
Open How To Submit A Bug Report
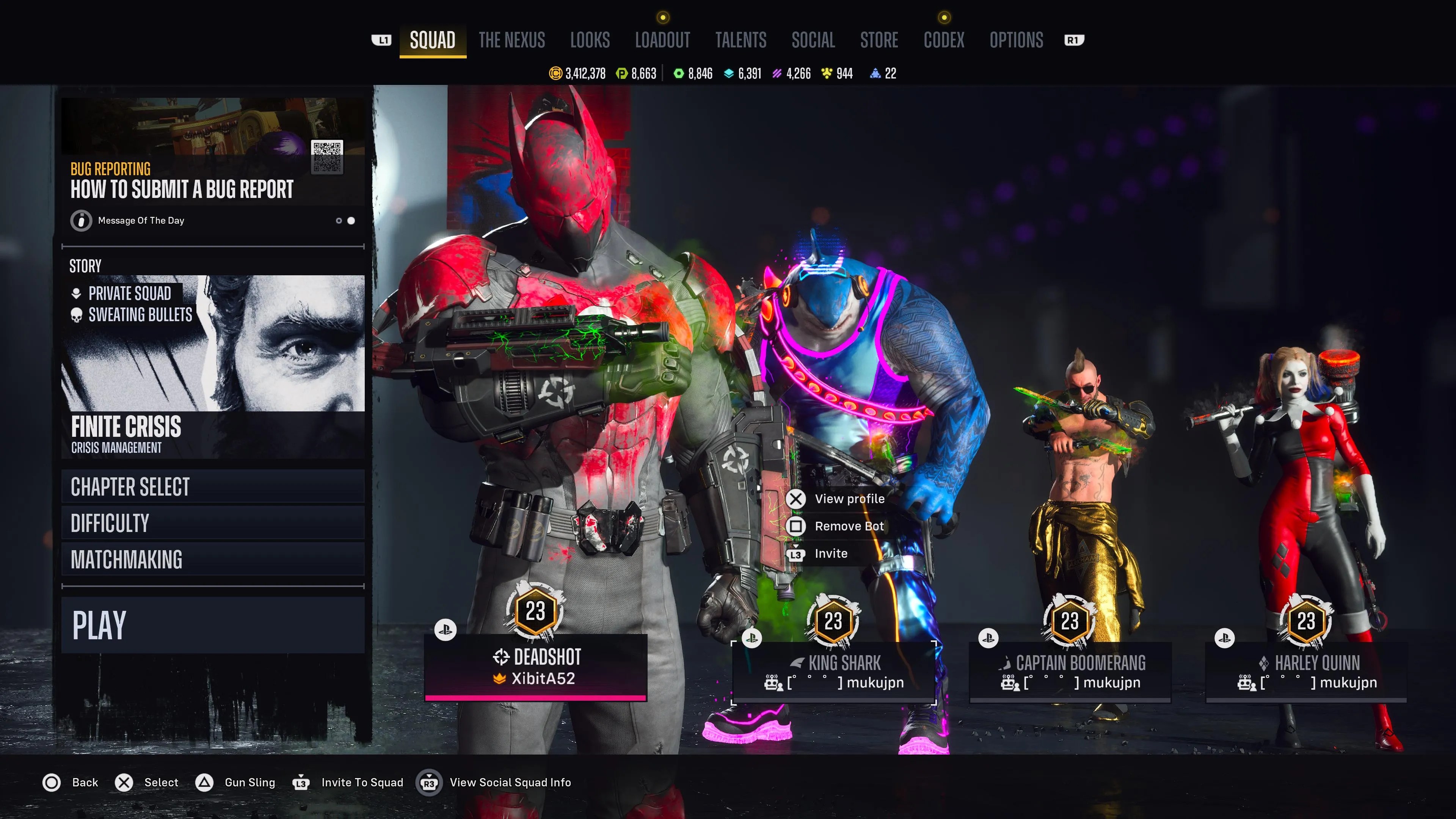point(182,189)
